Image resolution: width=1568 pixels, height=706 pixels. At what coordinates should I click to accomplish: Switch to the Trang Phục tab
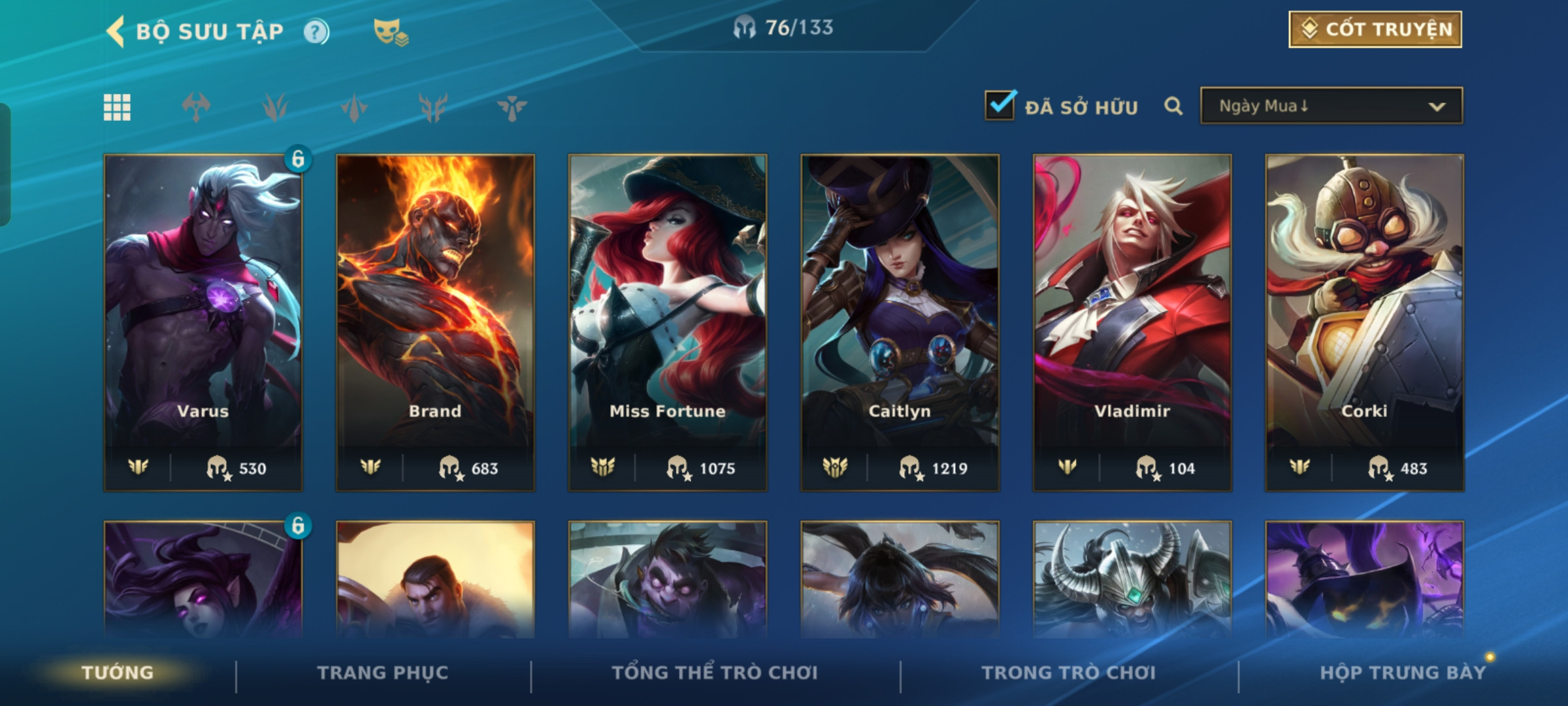[x=383, y=673]
